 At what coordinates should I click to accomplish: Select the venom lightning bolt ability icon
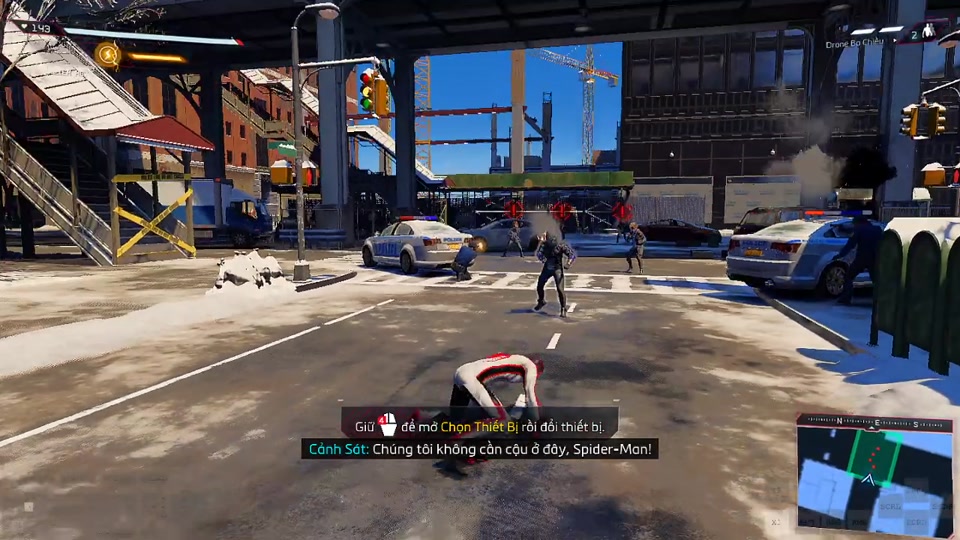(108, 54)
